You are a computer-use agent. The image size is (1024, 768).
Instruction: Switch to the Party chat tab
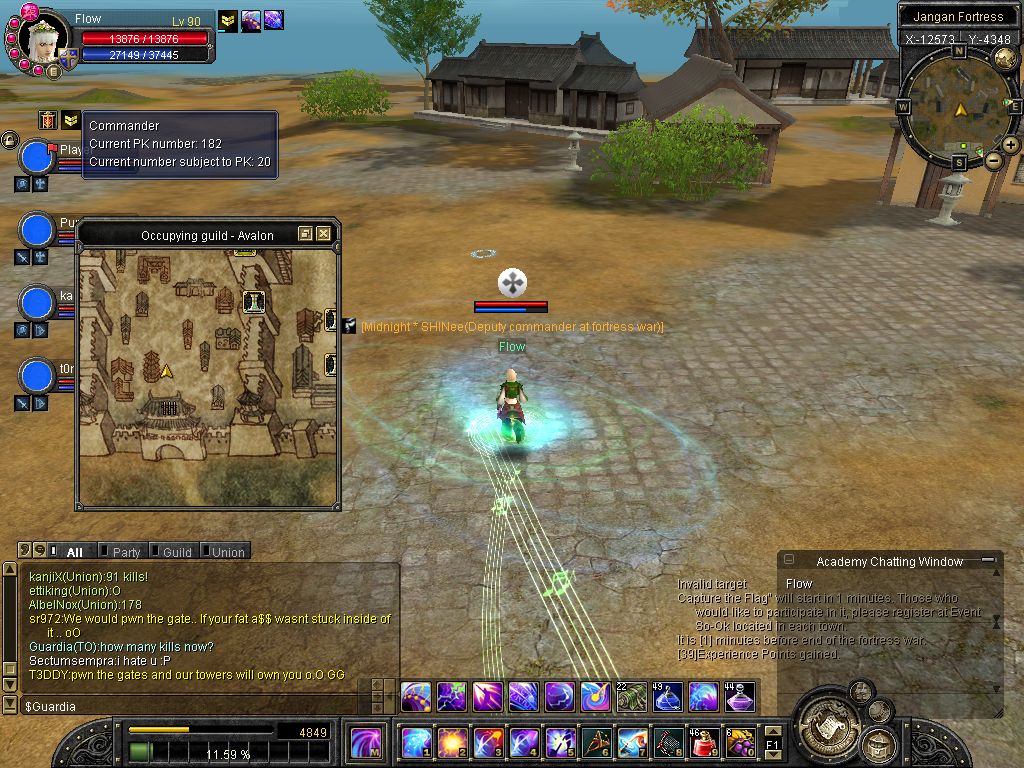click(x=126, y=552)
